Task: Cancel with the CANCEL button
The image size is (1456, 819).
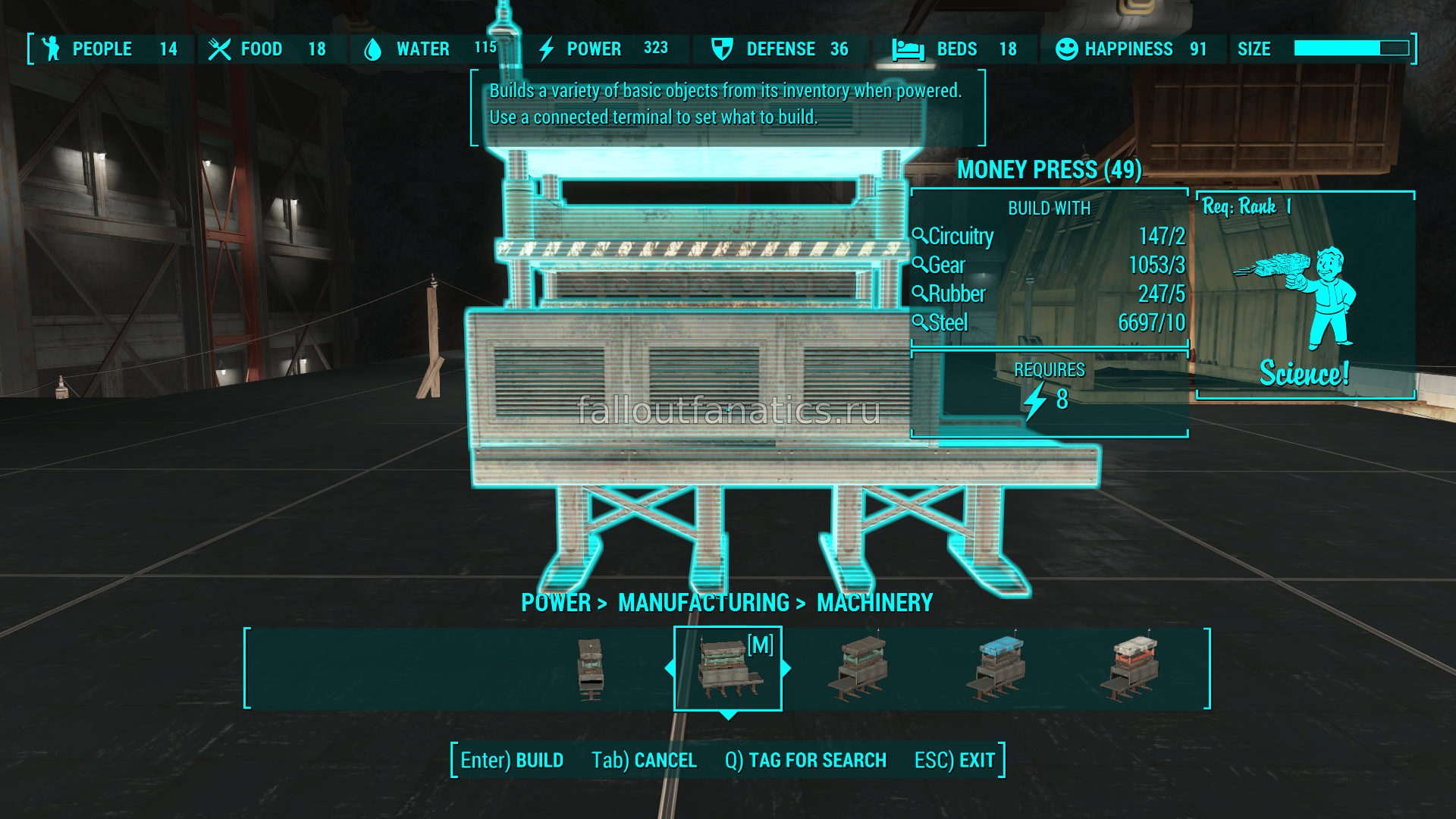Action: click(644, 760)
